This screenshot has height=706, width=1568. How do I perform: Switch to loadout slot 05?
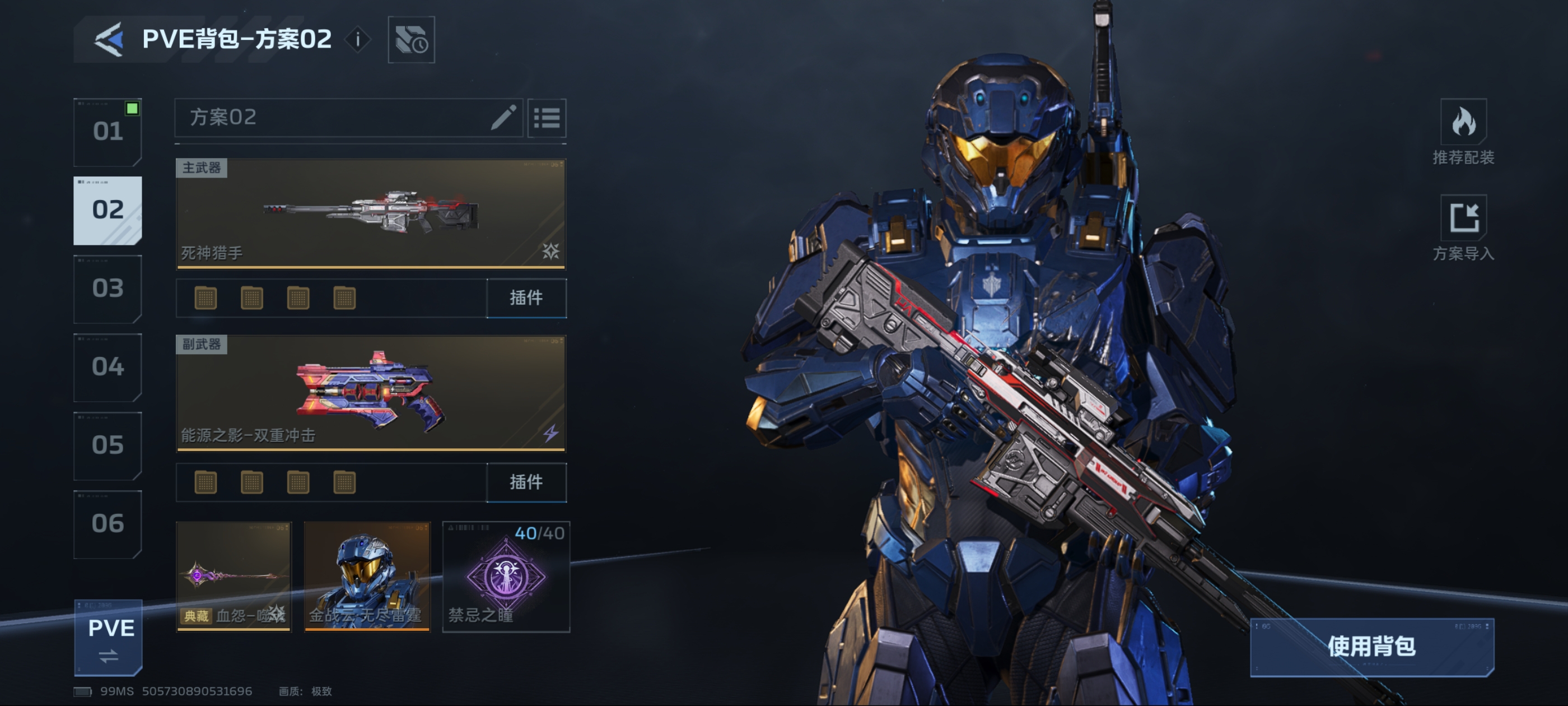108,445
